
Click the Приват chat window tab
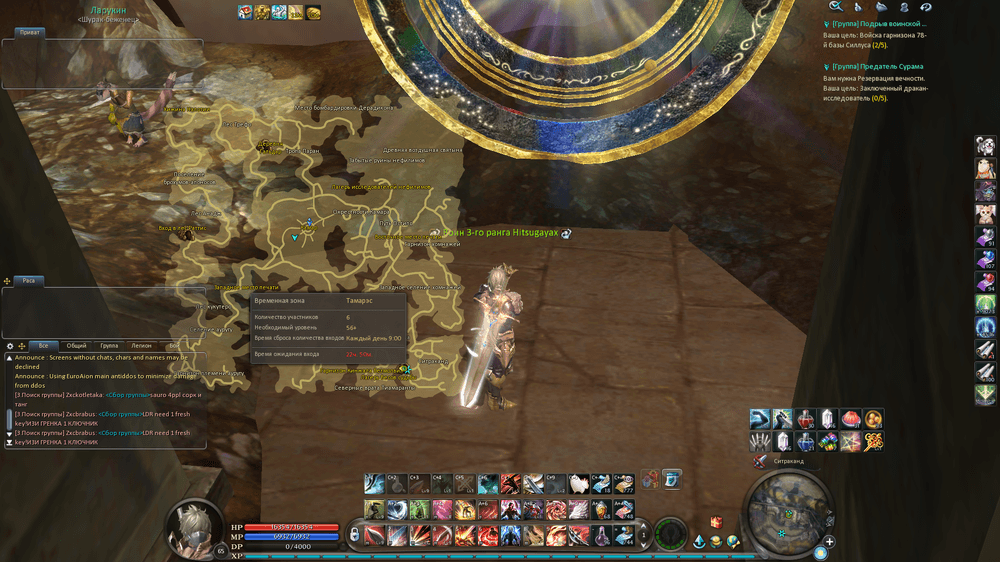pos(30,33)
